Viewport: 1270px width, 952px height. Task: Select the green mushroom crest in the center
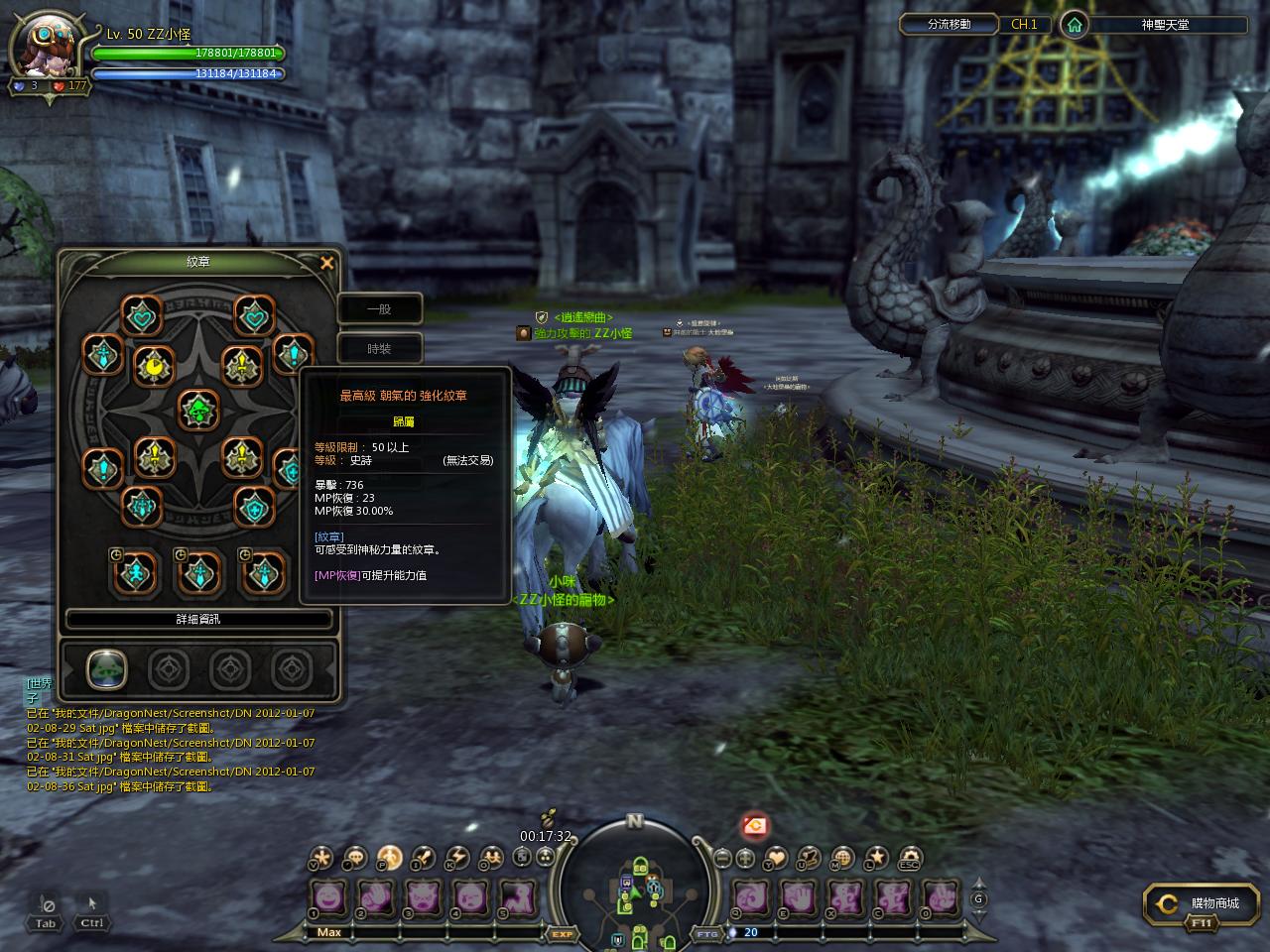click(198, 409)
